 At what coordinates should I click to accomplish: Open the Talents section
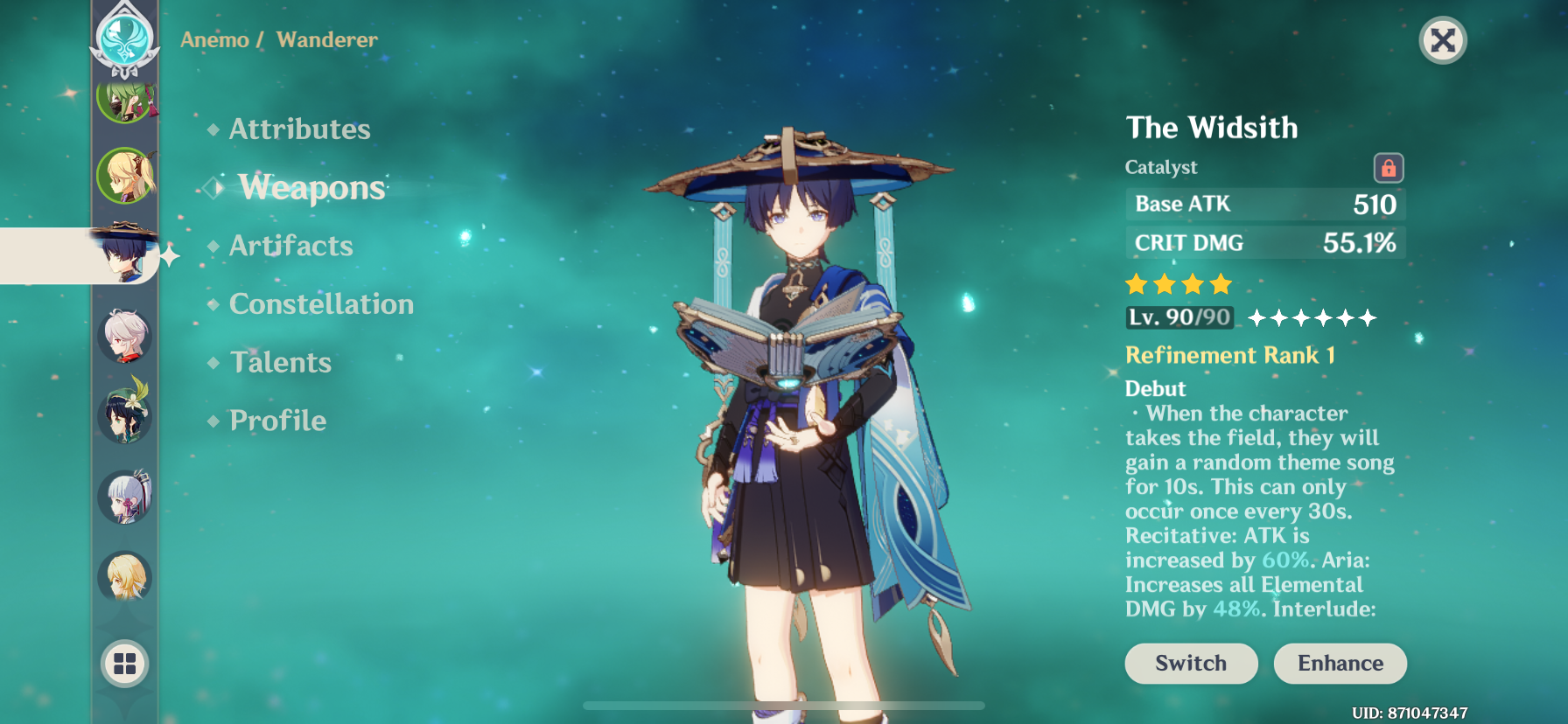(280, 363)
